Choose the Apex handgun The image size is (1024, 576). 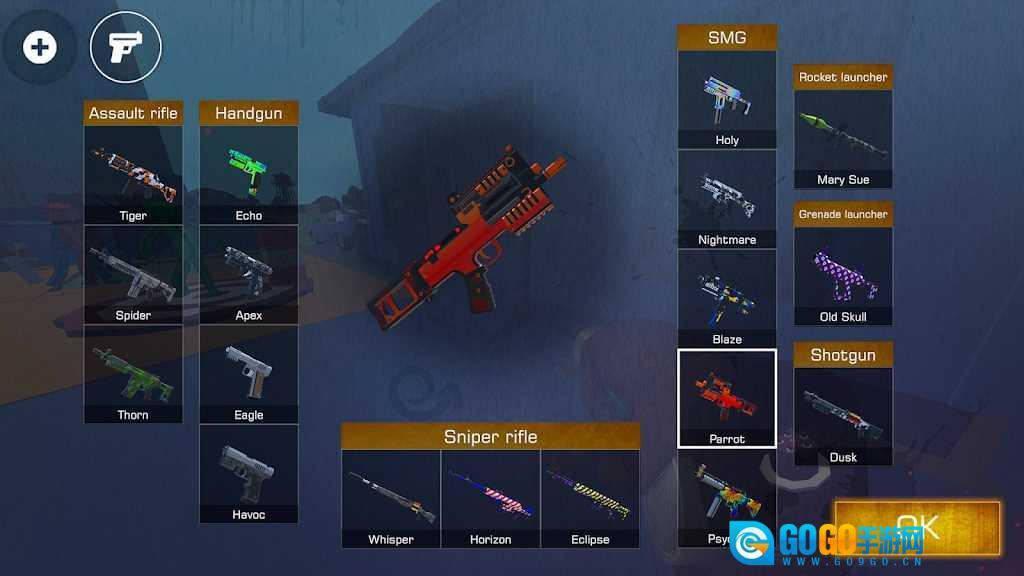point(249,274)
